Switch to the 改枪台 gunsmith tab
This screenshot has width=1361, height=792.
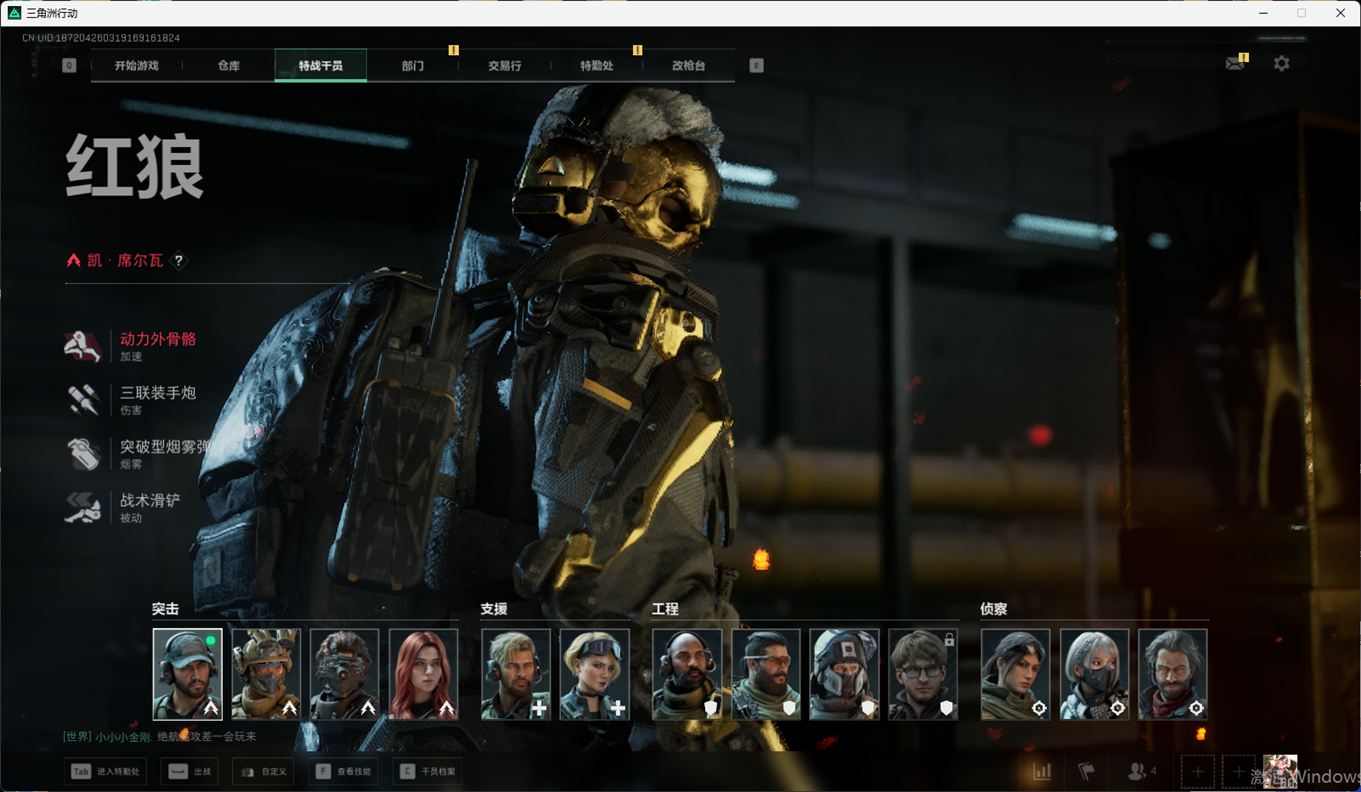click(688, 66)
